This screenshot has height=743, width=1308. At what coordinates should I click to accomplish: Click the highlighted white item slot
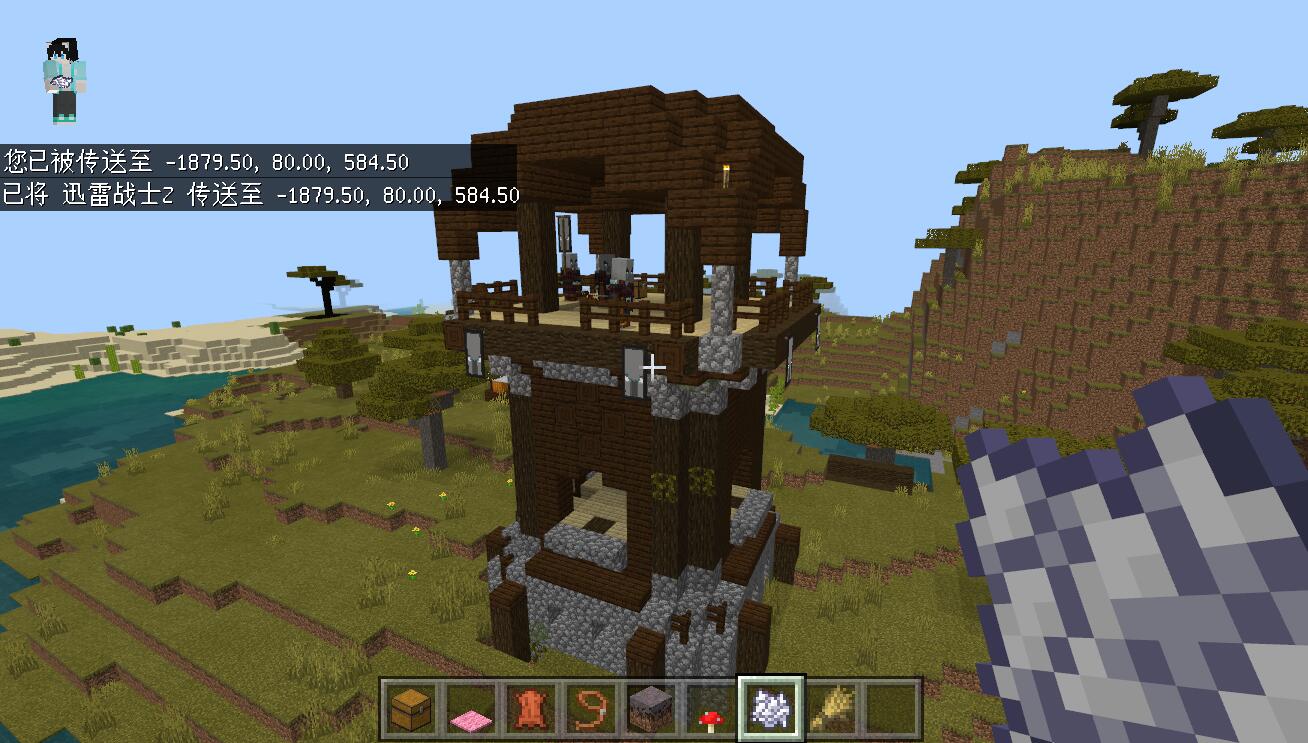tap(770, 709)
